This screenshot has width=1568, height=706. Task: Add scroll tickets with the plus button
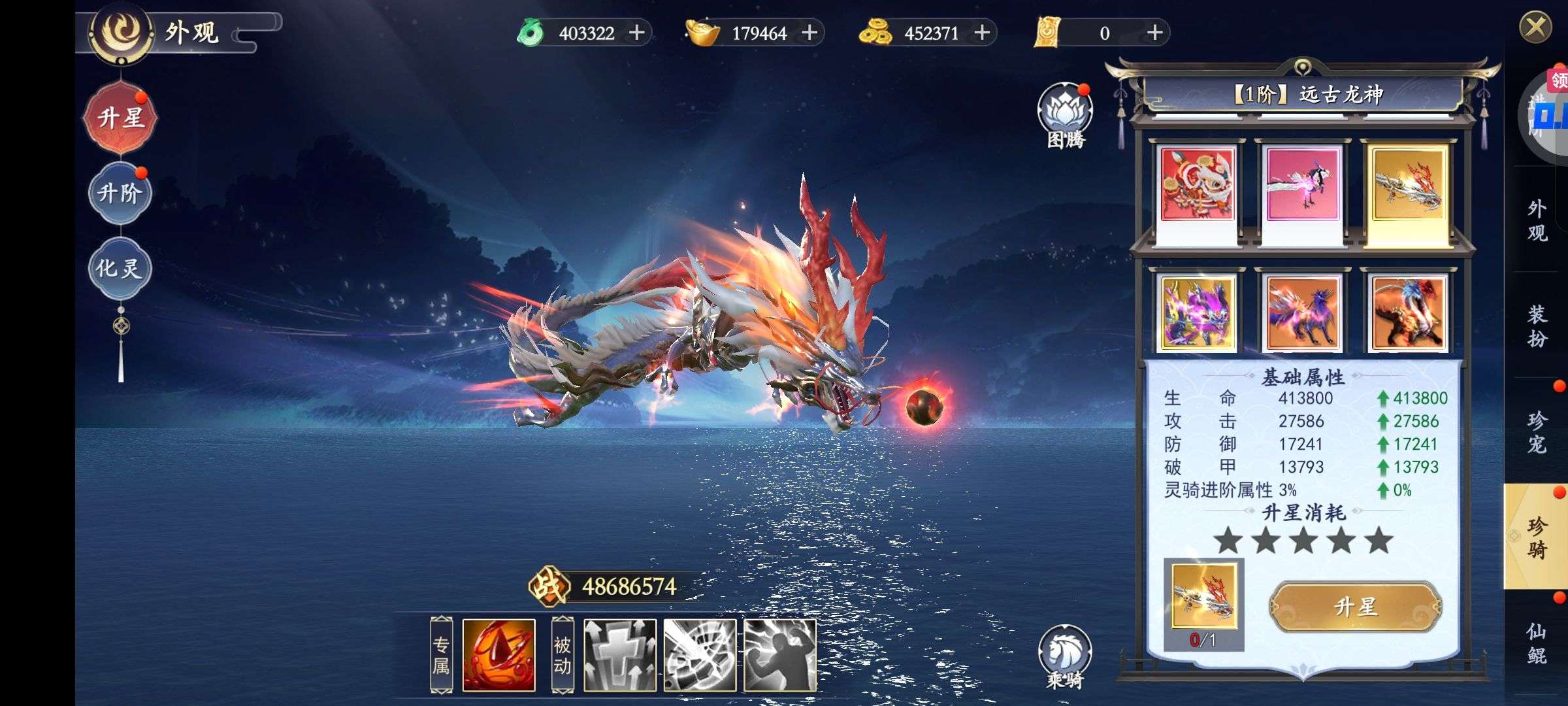tap(1154, 33)
